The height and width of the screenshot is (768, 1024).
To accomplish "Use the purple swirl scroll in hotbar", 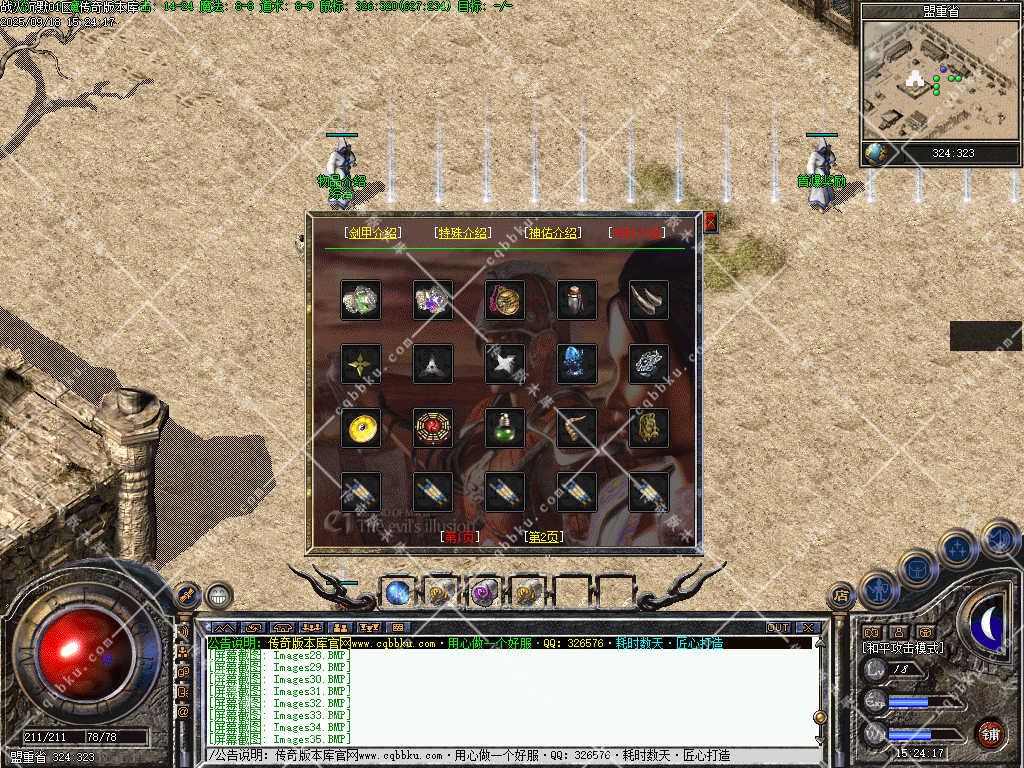I will [x=485, y=593].
